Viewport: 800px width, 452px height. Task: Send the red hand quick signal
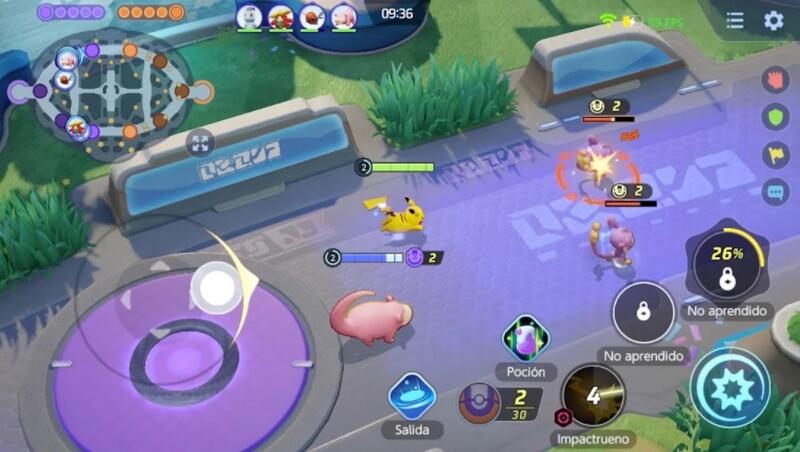click(775, 80)
